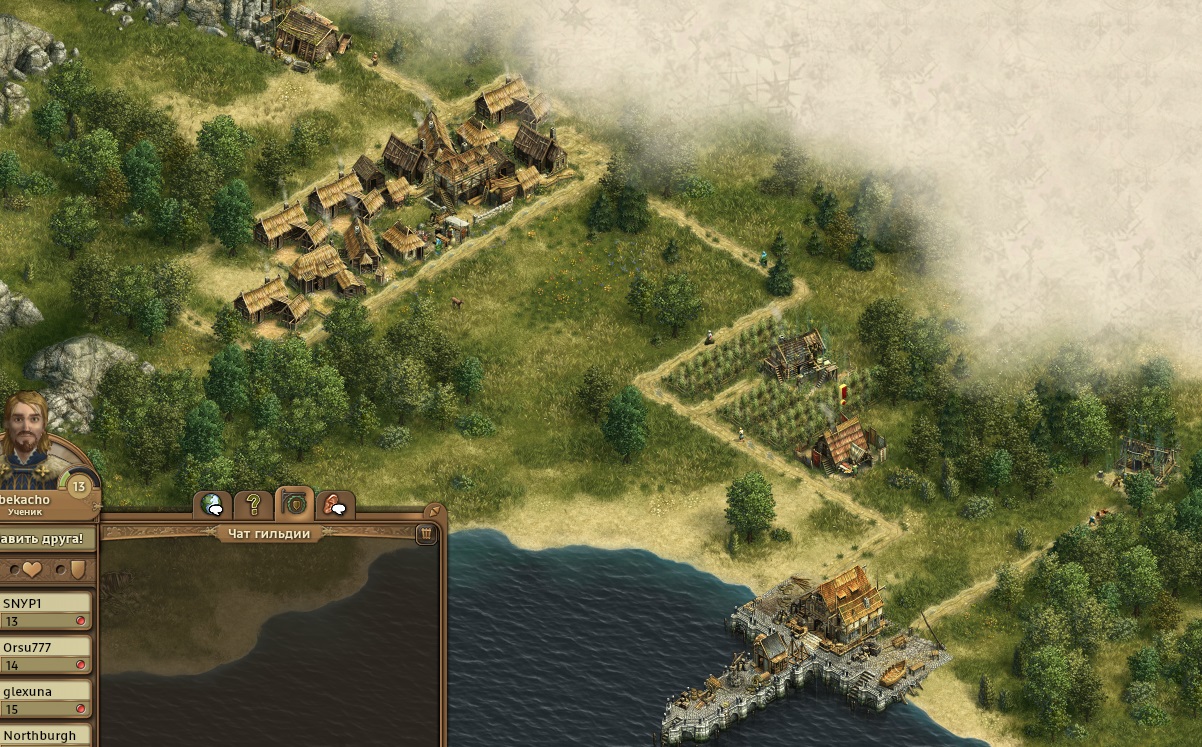Toggle the guild shield filter
1202x747 pixels.
(78, 569)
